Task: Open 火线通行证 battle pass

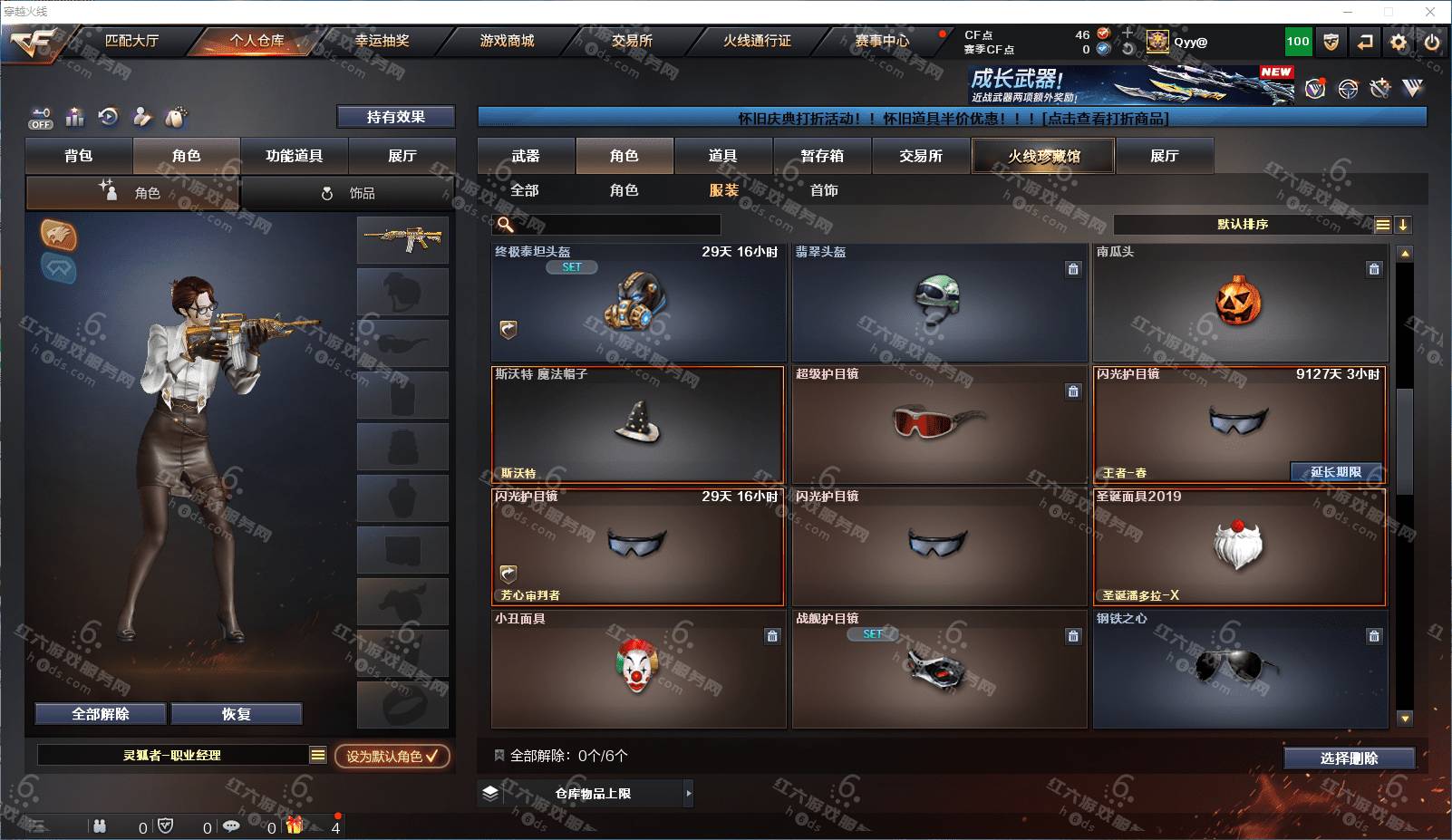Action: tap(757, 41)
